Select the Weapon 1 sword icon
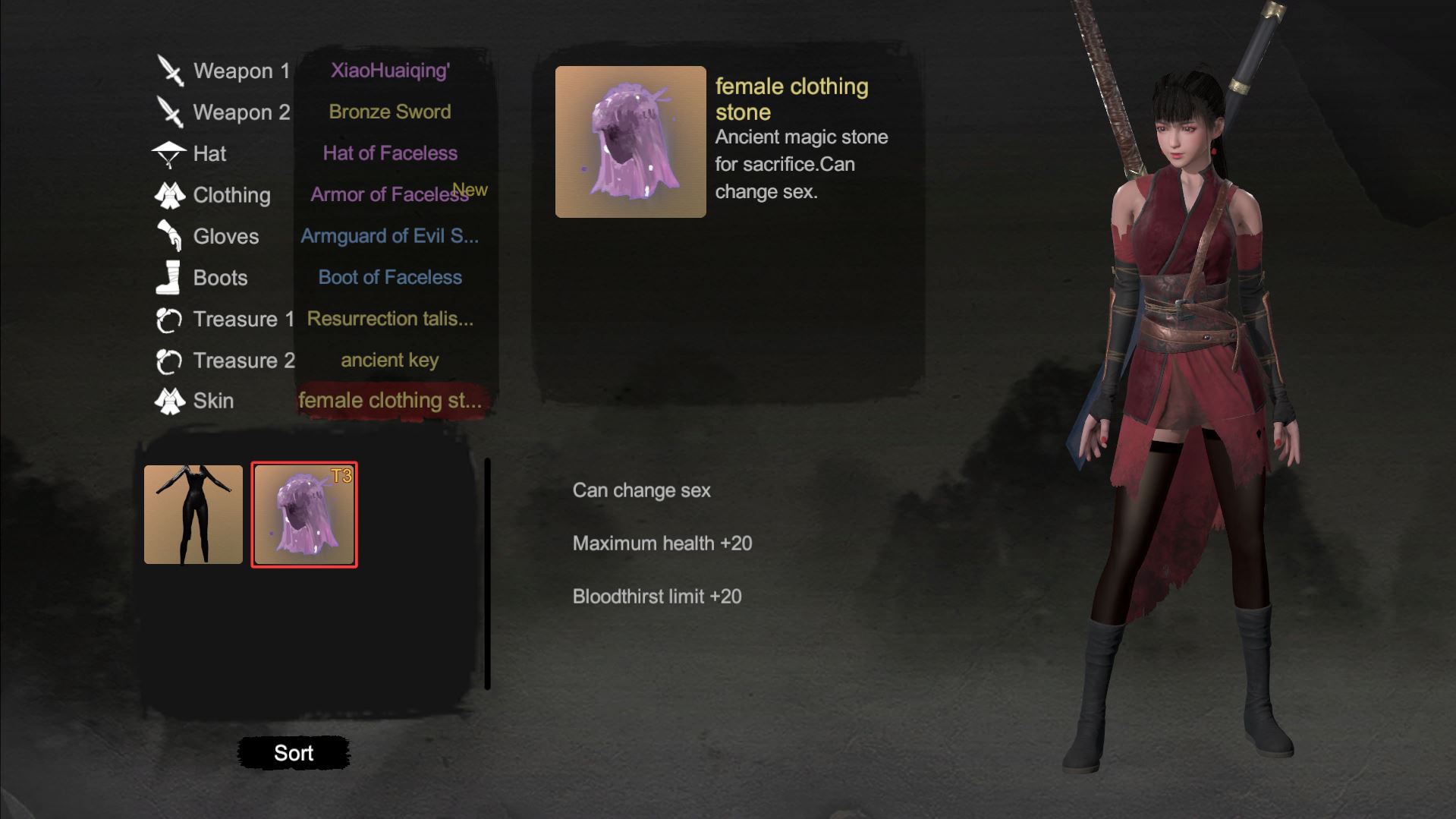This screenshot has width=1456, height=819. tap(171, 69)
